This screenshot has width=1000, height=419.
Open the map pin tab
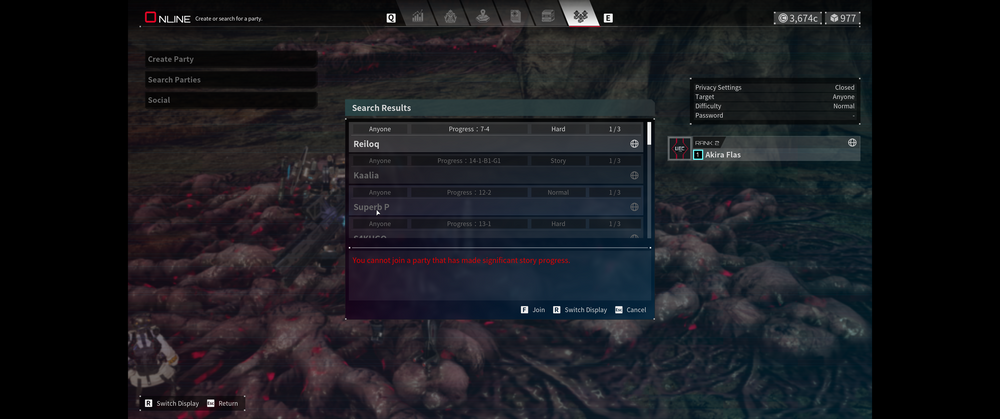483,17
